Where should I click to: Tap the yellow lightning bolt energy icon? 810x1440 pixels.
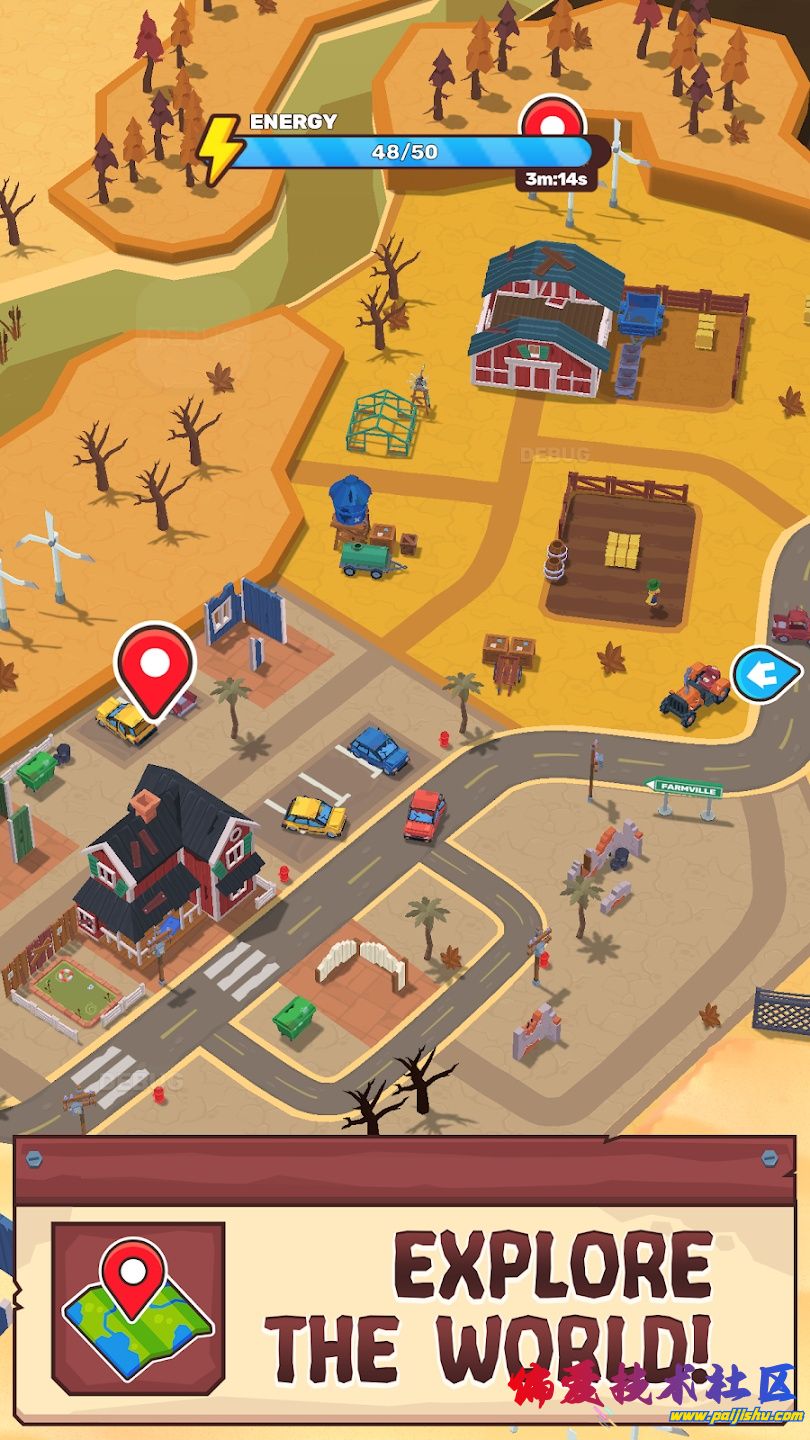click(x=220, y=149)
